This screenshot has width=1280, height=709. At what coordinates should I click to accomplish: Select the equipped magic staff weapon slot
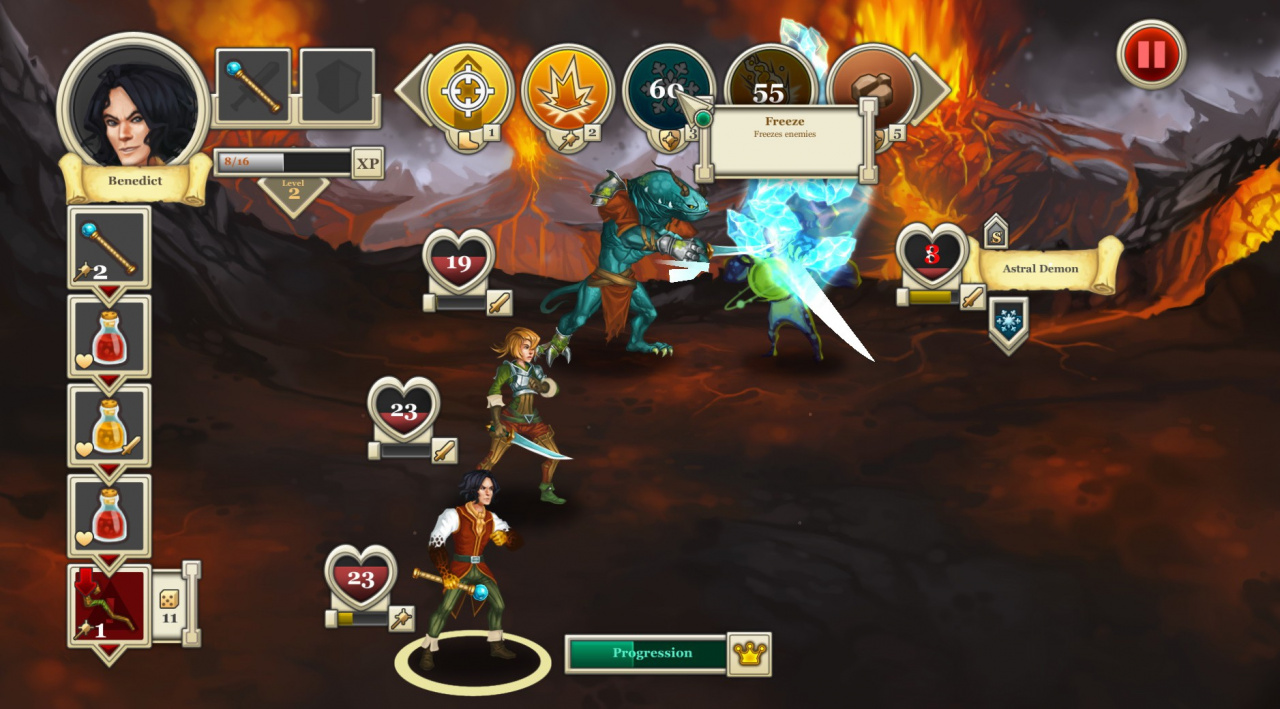tap(253, 86)
